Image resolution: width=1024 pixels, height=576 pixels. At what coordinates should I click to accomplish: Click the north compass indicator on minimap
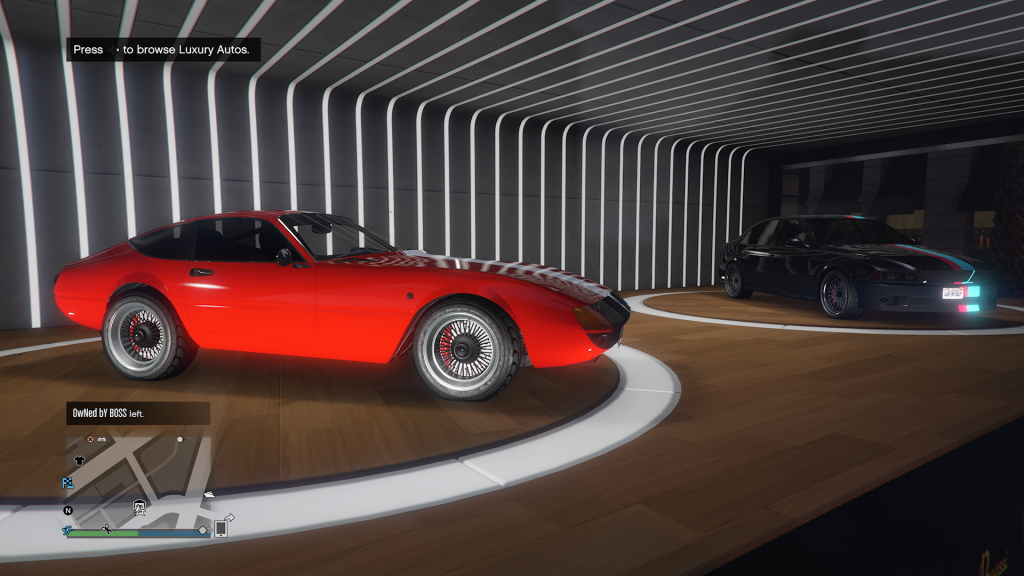(68, 510)
